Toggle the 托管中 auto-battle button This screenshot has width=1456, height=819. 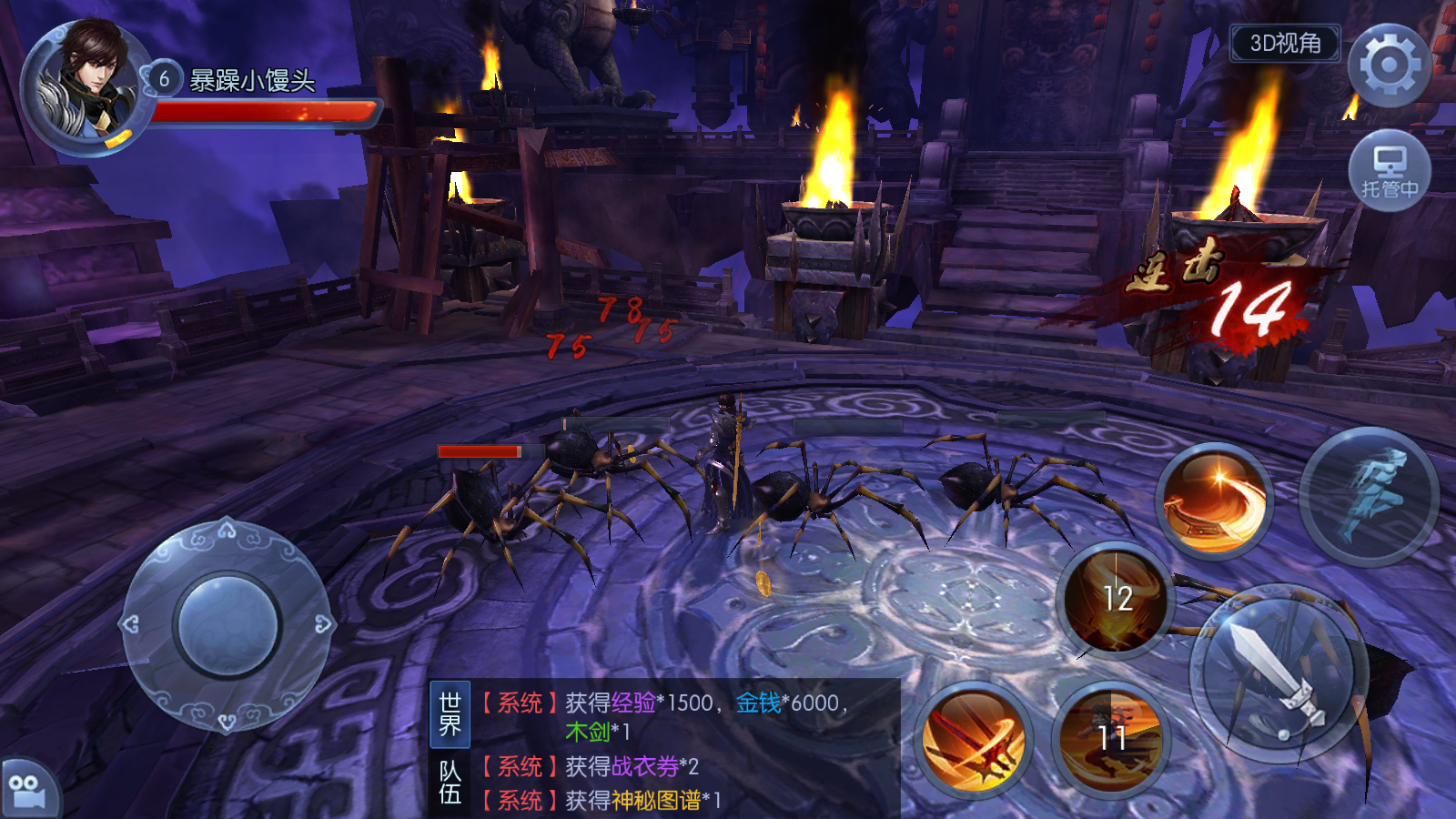1389,172
